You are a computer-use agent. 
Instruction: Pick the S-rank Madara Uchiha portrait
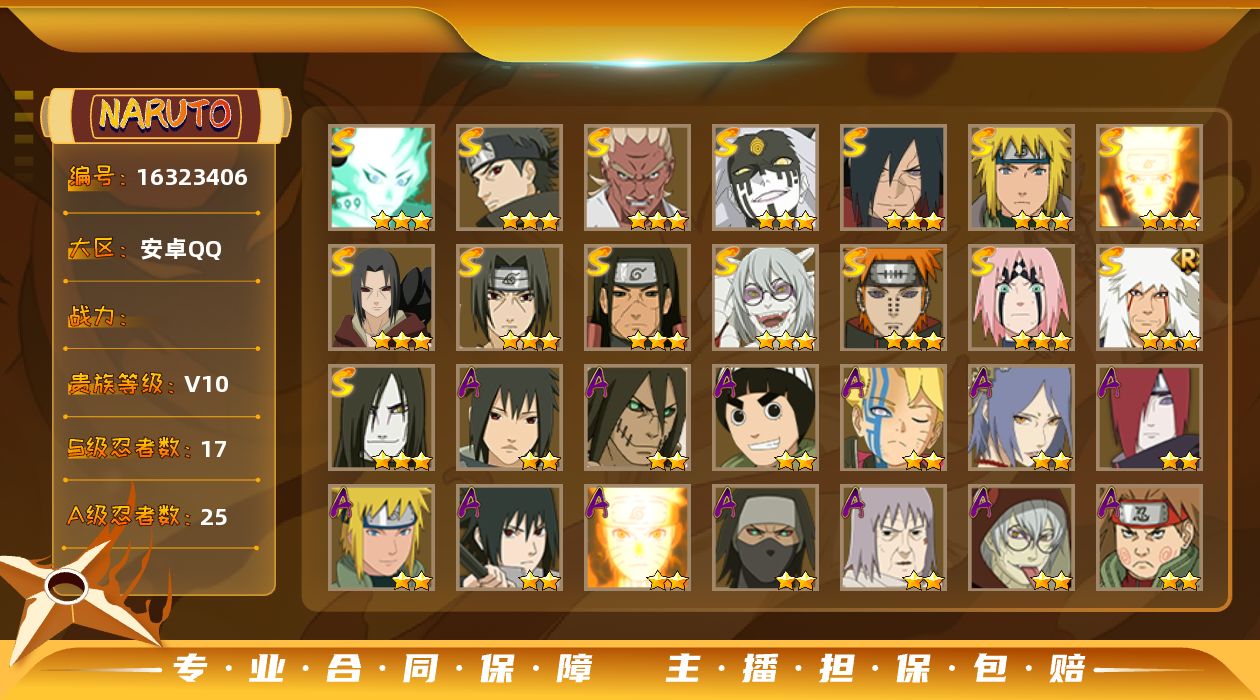point(893,177)
